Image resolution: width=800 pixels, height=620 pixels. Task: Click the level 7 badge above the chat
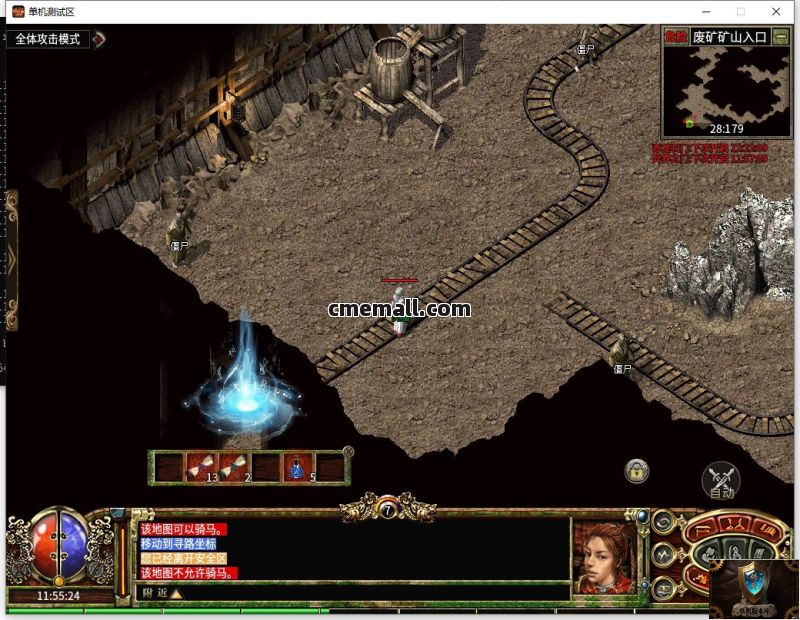pyautogui.click(x=388, y=510)
